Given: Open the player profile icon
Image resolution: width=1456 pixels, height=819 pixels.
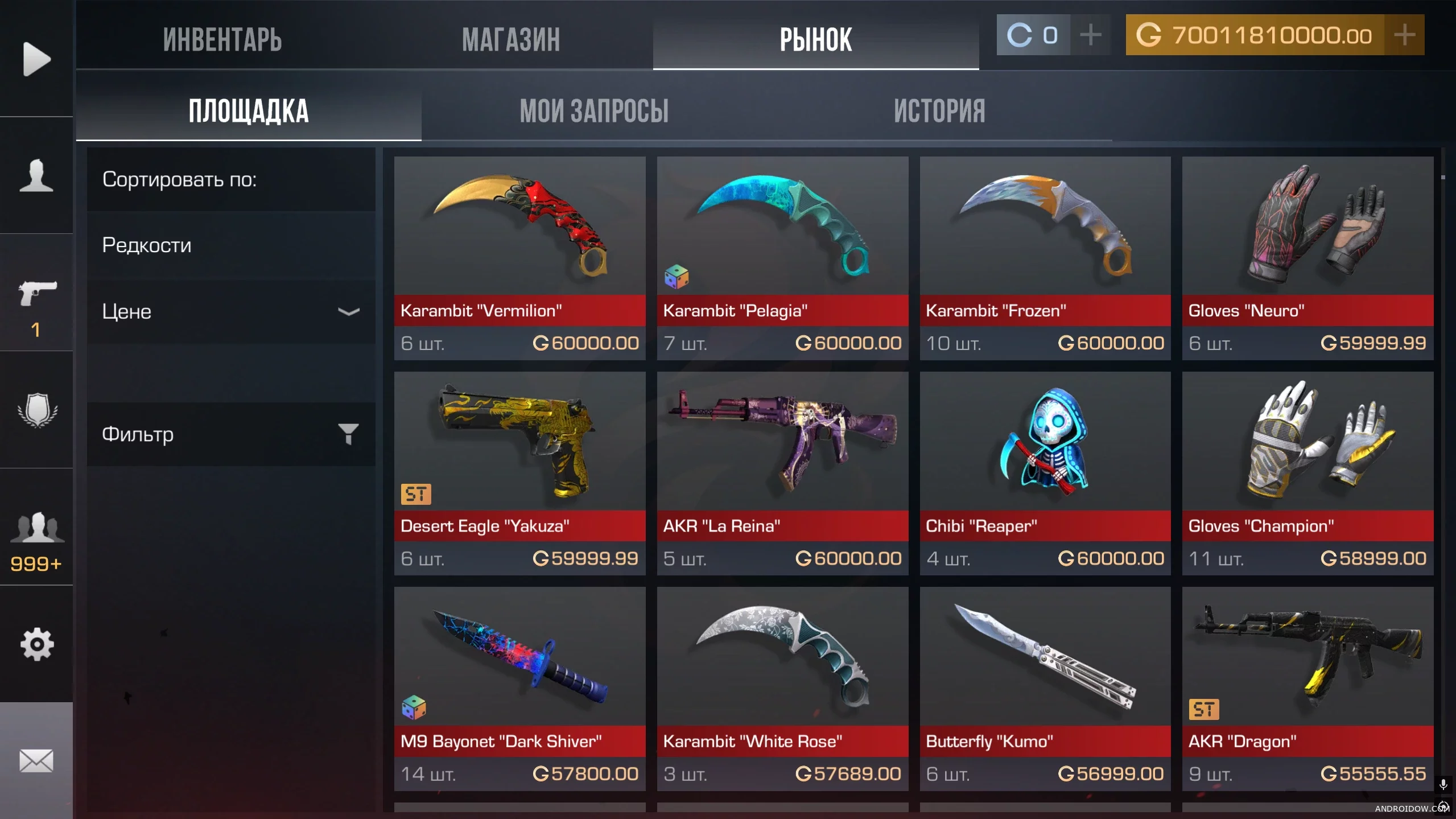Looking at the screenshot, I should pos(36,175).
